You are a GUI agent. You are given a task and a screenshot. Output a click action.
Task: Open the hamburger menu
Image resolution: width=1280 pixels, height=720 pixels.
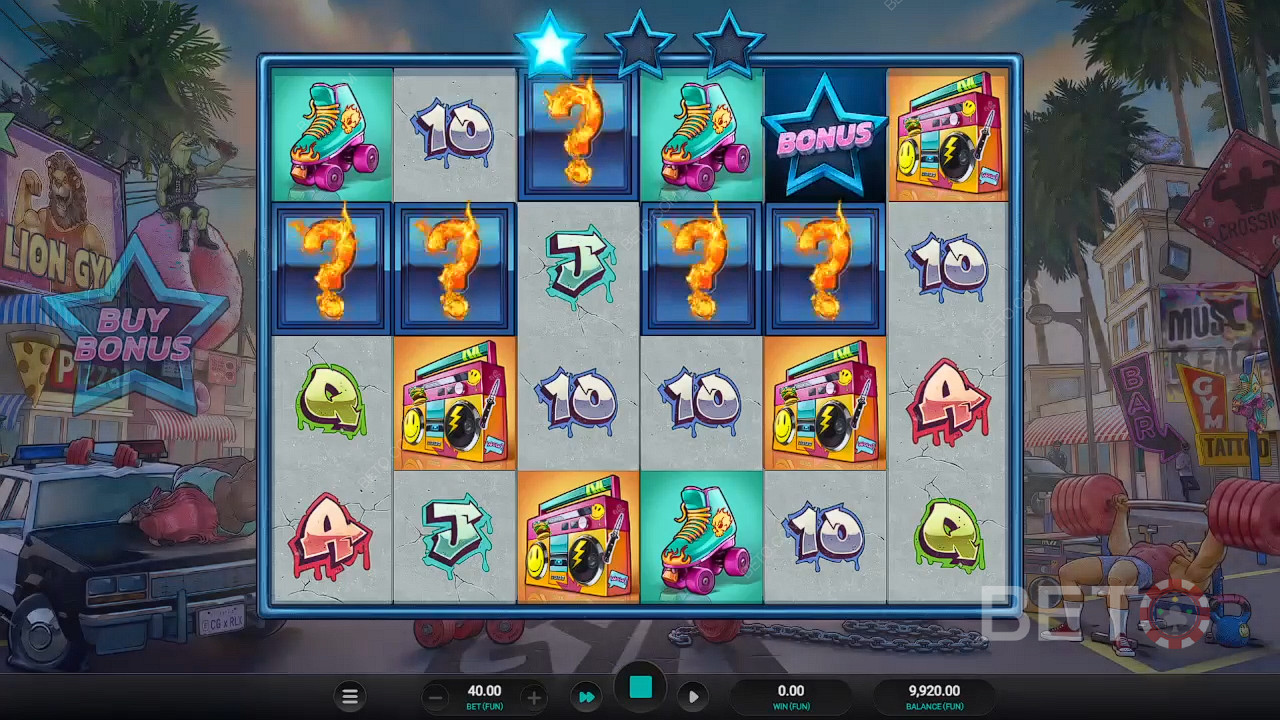tap(350, 697)
